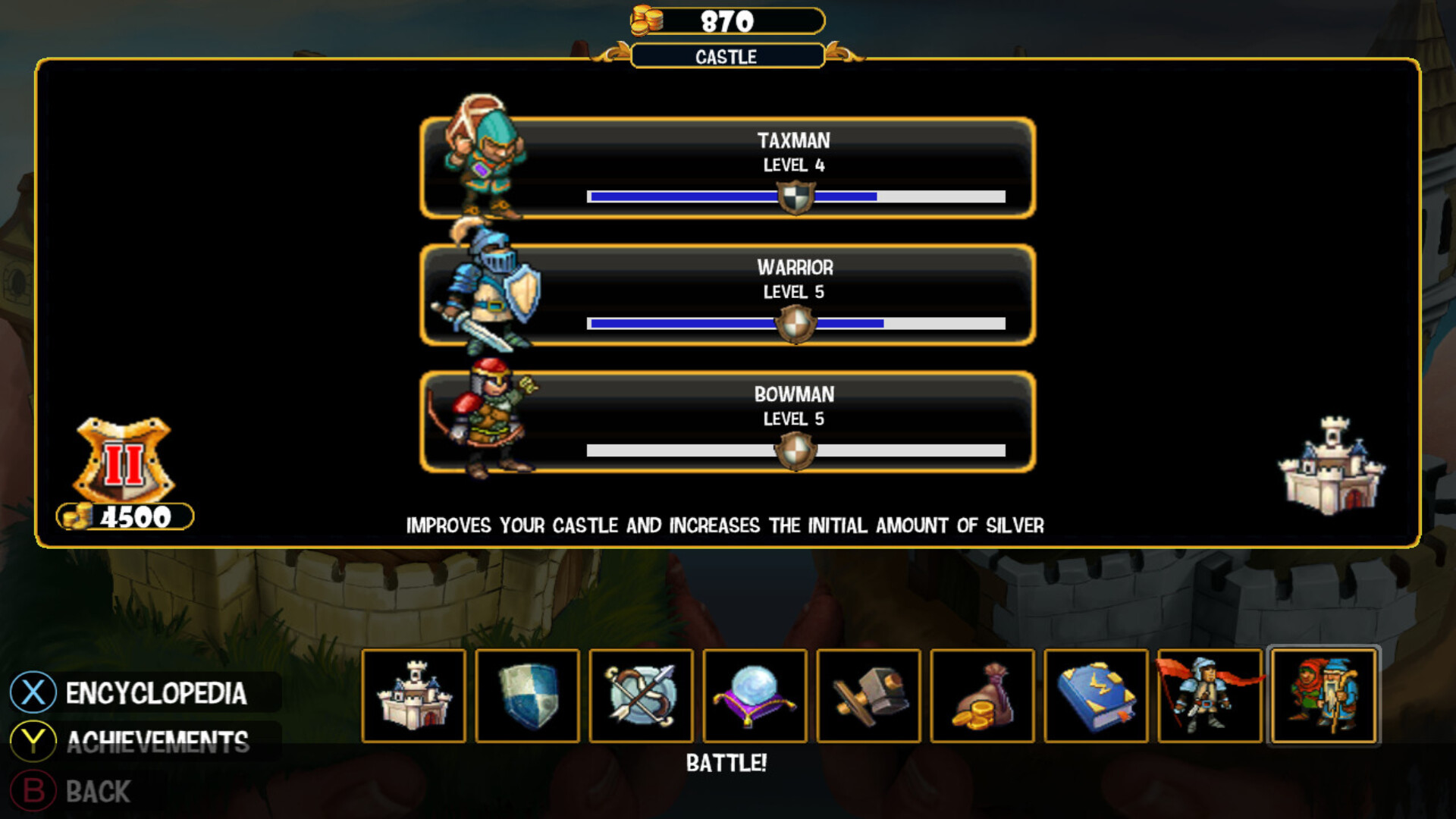This screenshot has width=1456, height=819.
Task: Select the castle upgrade icon
Action: [x=416, y=696]
